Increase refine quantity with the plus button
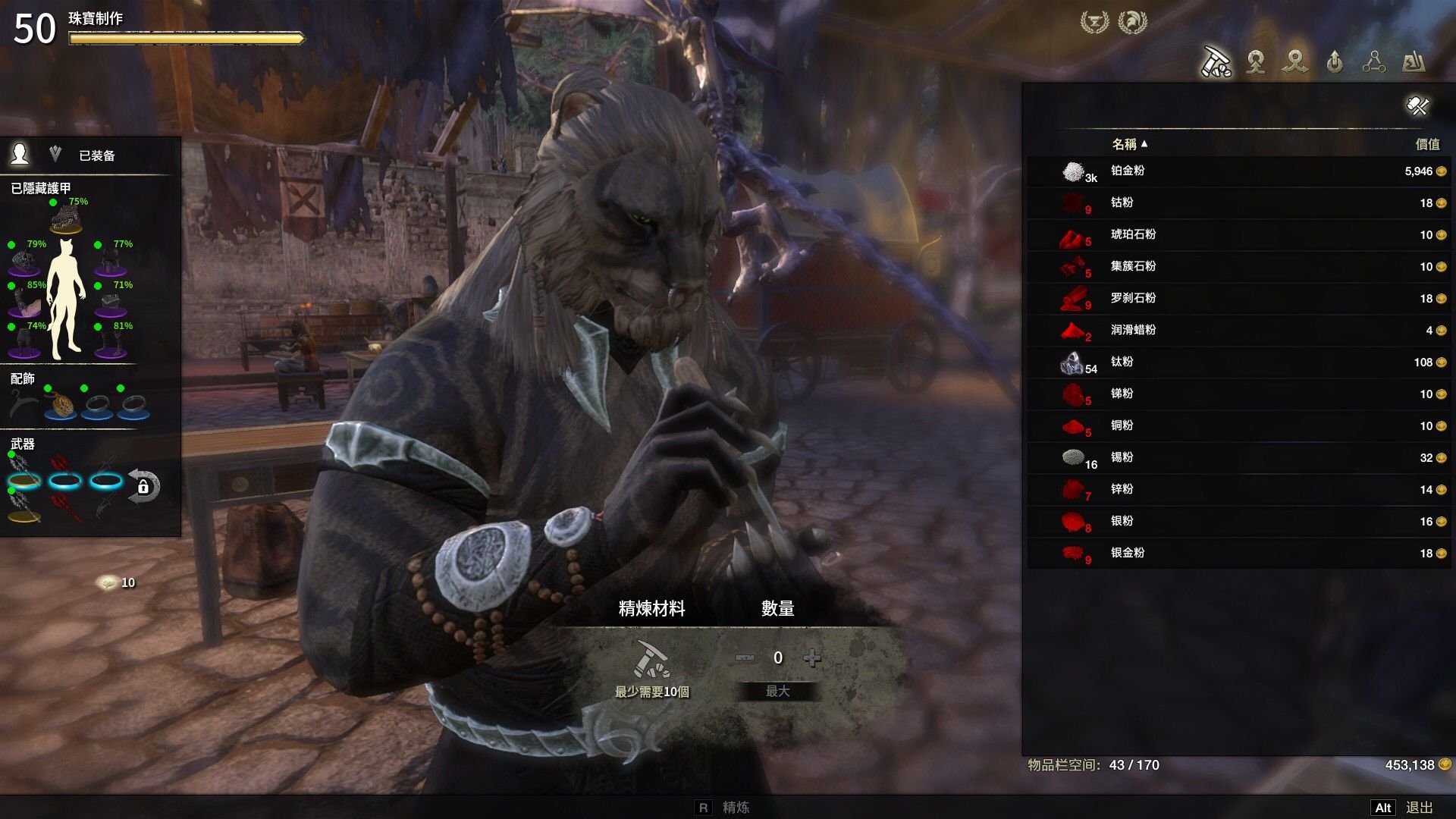The height and width of the screenshot is (819, 1456). (812, 658)
